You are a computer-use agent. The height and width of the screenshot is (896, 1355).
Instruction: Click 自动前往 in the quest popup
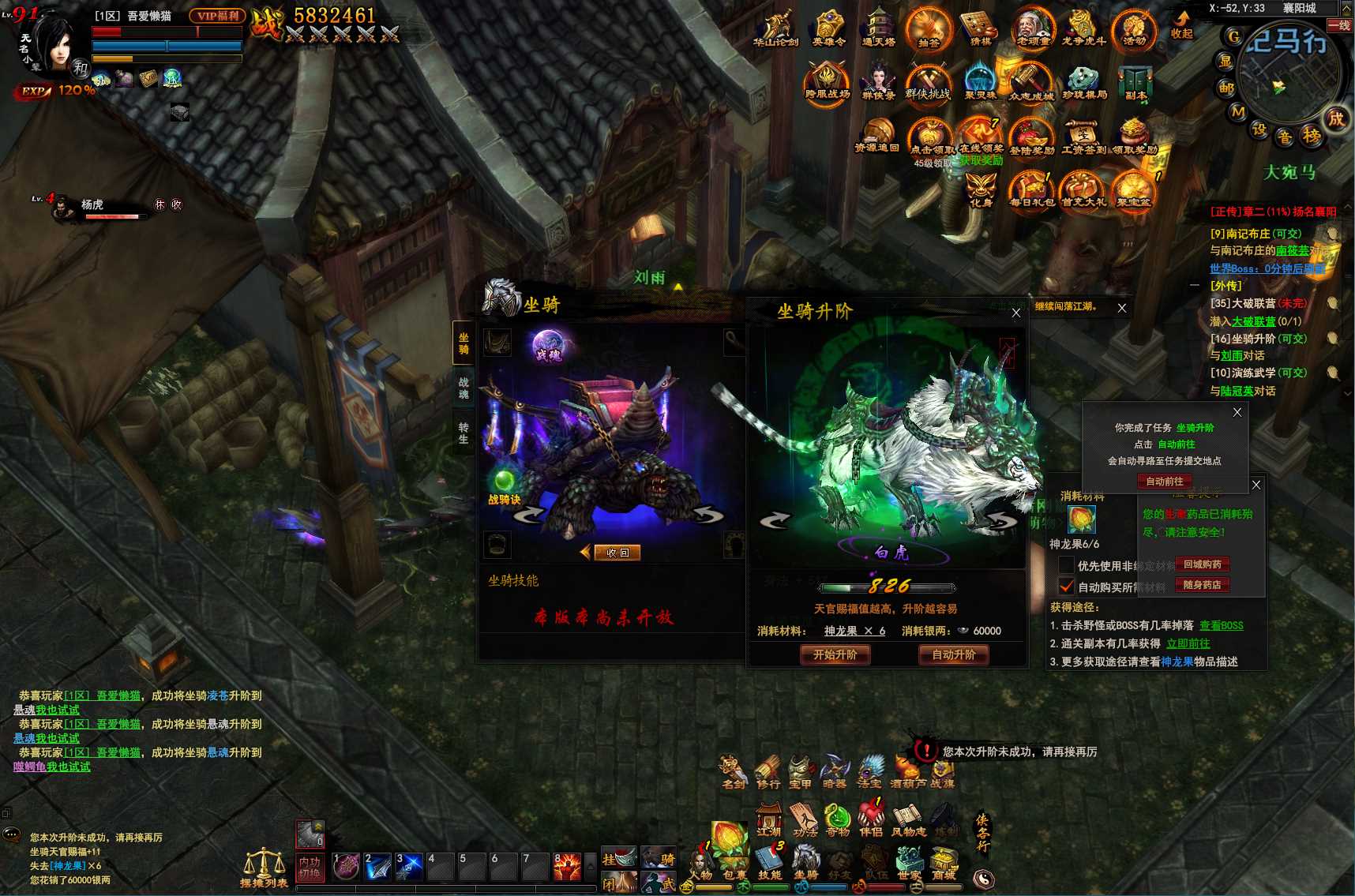(1164, 481)
